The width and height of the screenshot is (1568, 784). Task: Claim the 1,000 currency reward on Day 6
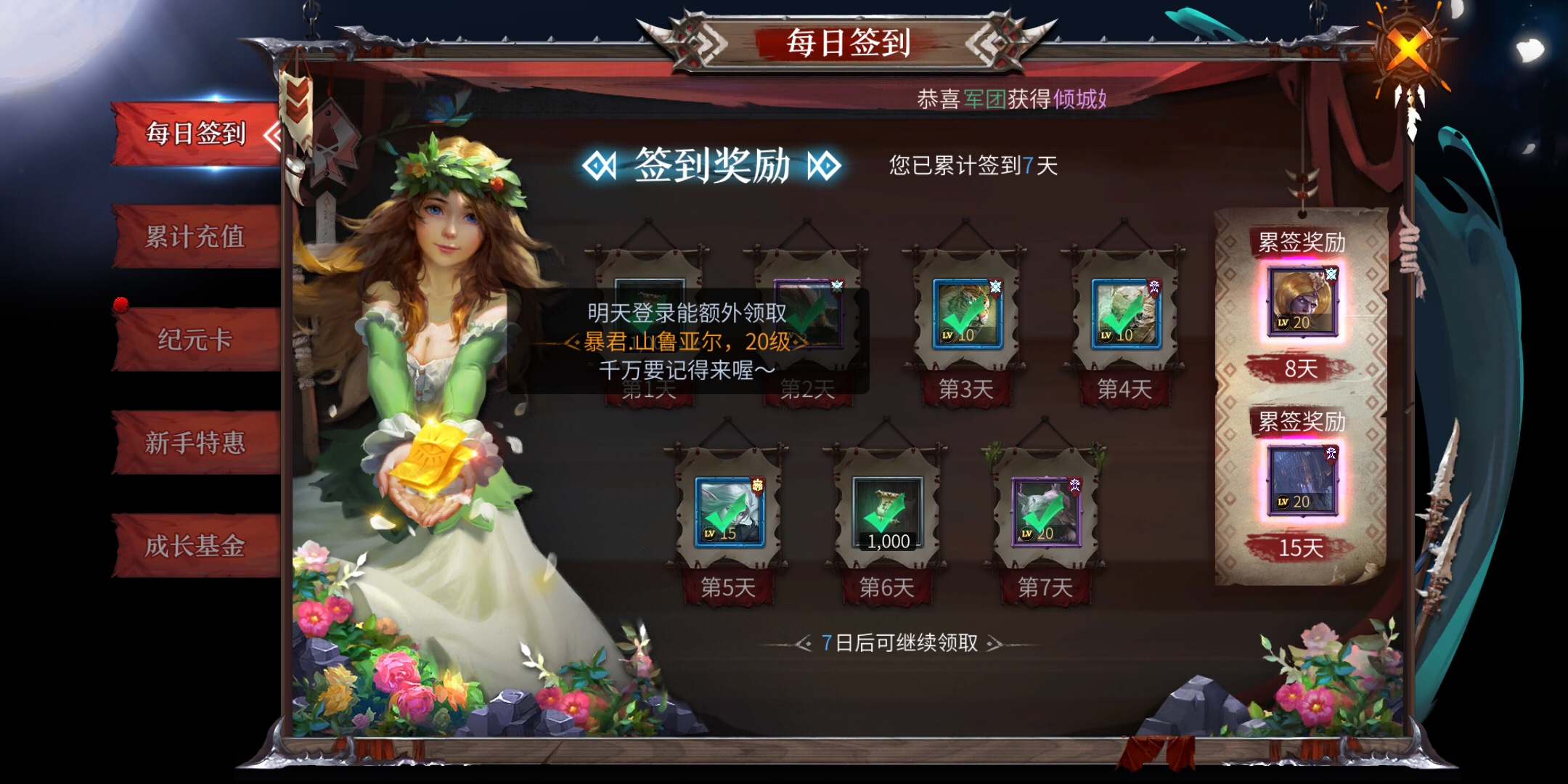tap(886, 510)
